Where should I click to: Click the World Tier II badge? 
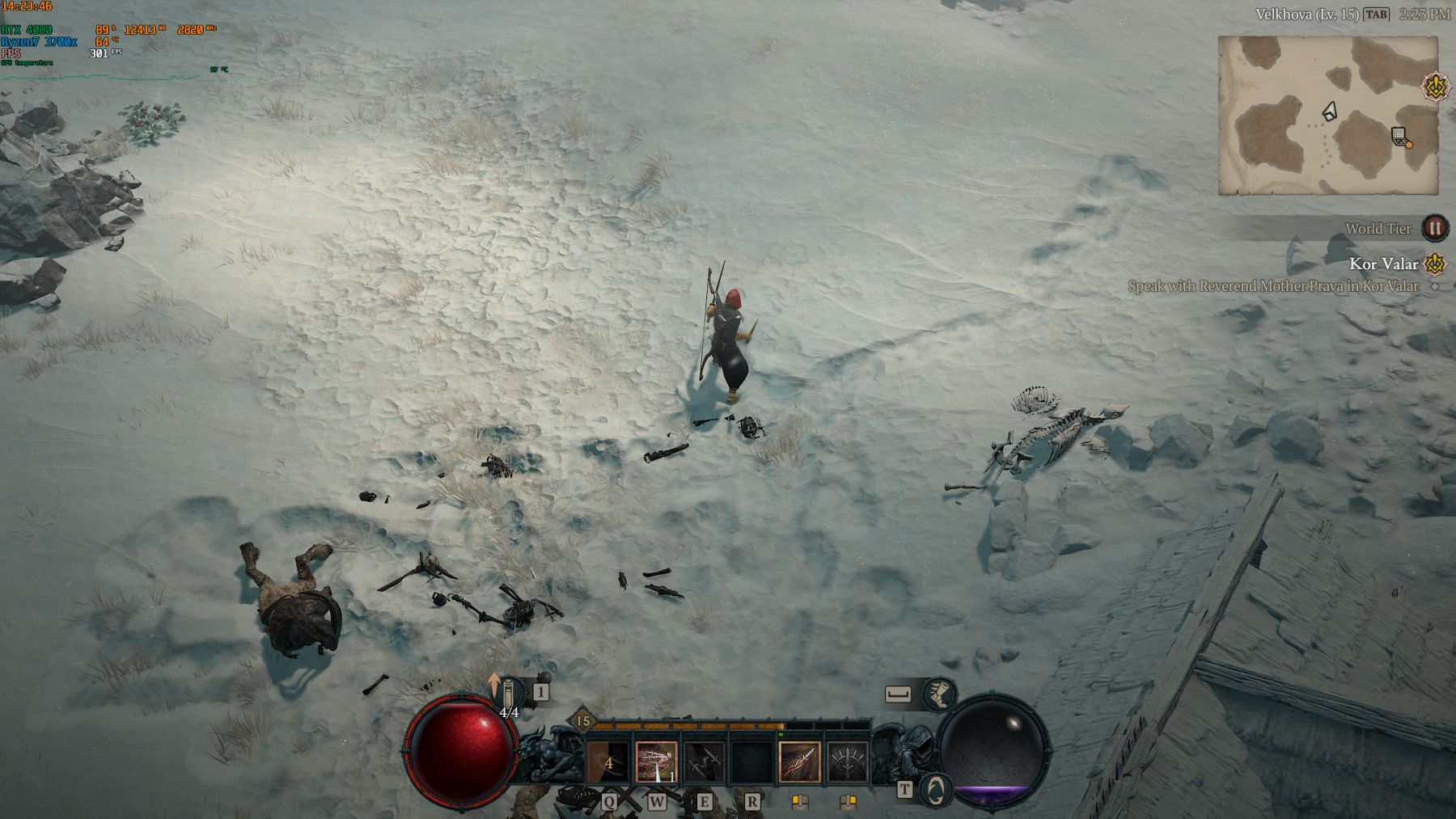1434,228
